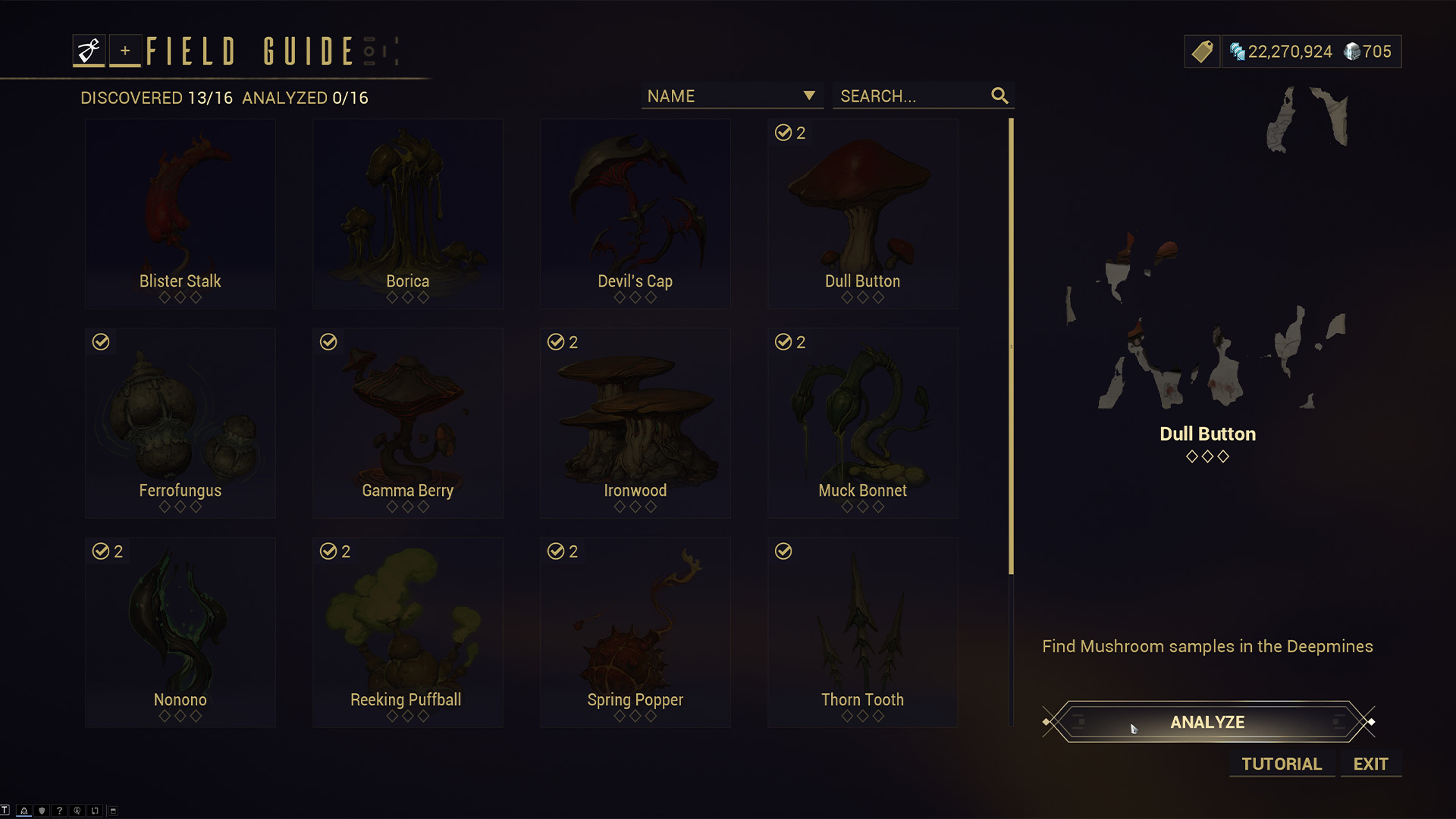Screen dimensions: 1456x819
Task: Pick the Thorn Tooth entry
Action: [863, 632]
